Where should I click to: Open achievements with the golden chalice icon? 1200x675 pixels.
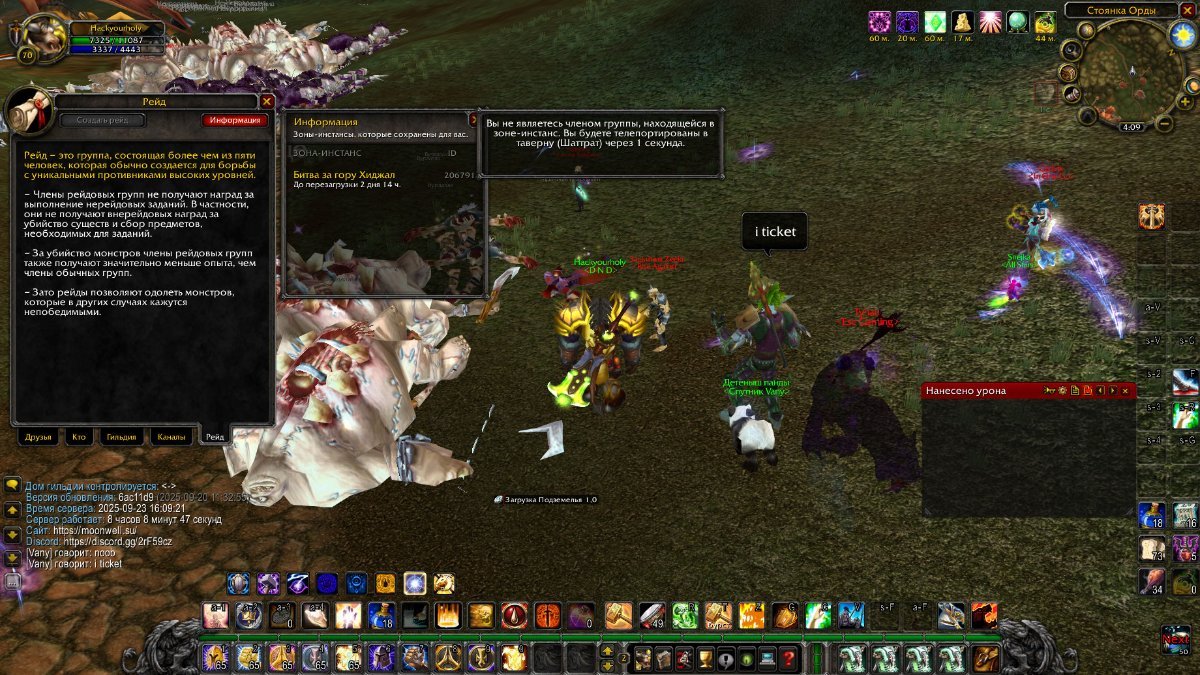tap(704, 658)
